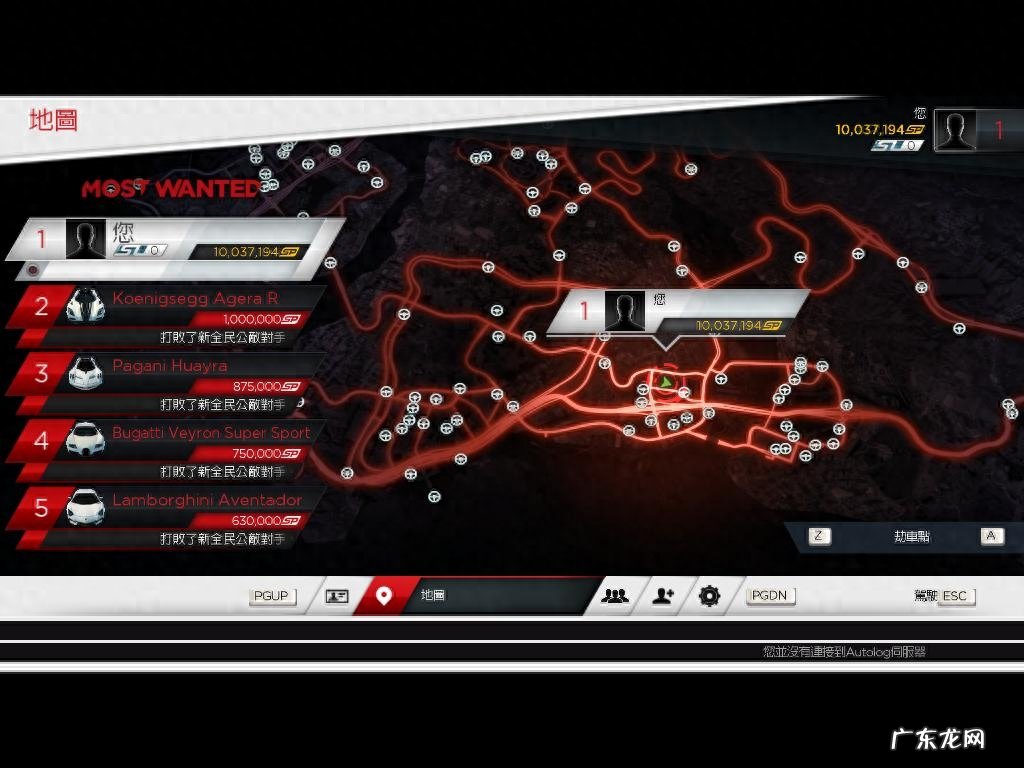Switch to the friends group tab

pos(615,596)
